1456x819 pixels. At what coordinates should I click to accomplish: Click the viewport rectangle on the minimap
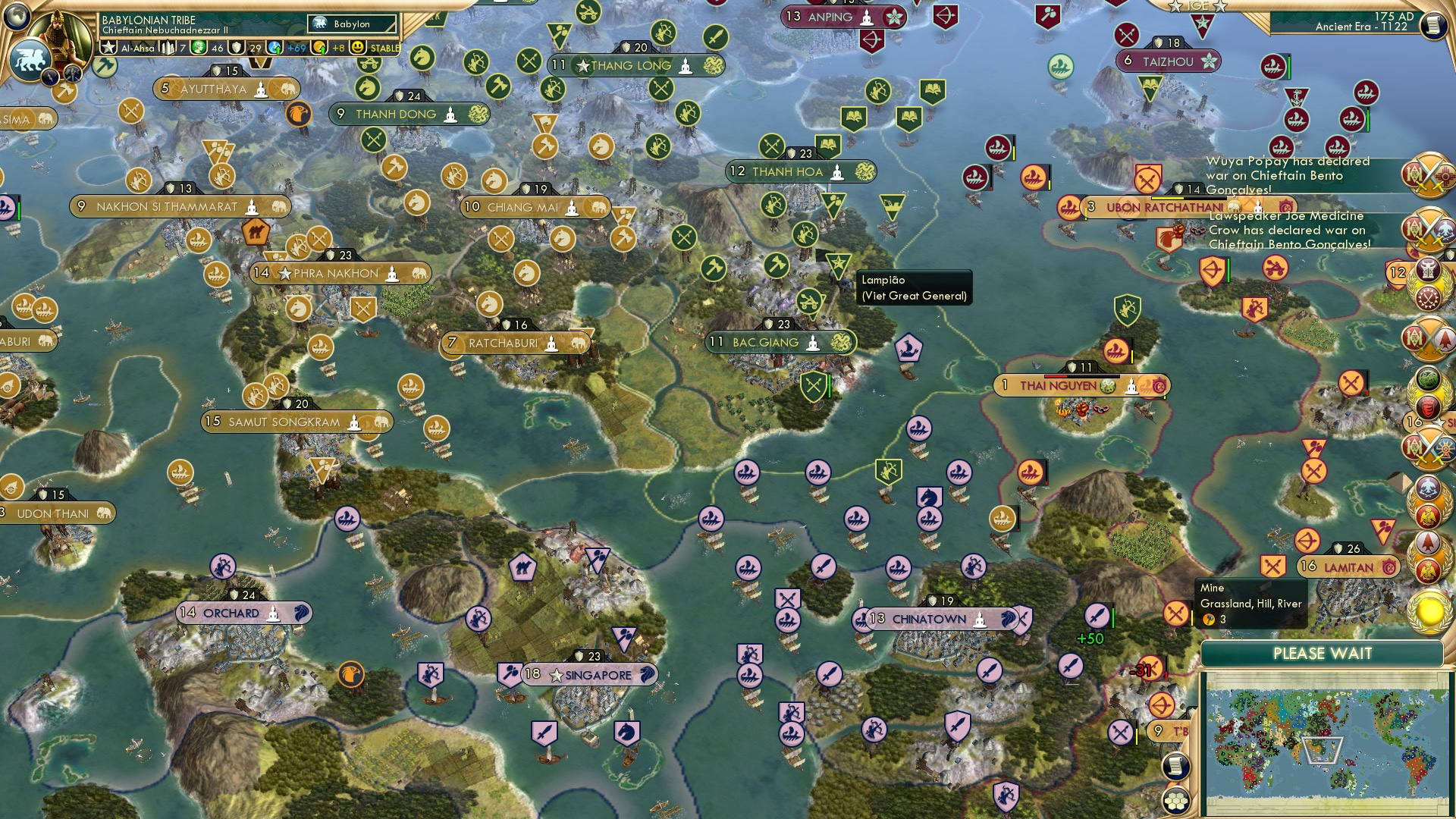(1323, 749)
